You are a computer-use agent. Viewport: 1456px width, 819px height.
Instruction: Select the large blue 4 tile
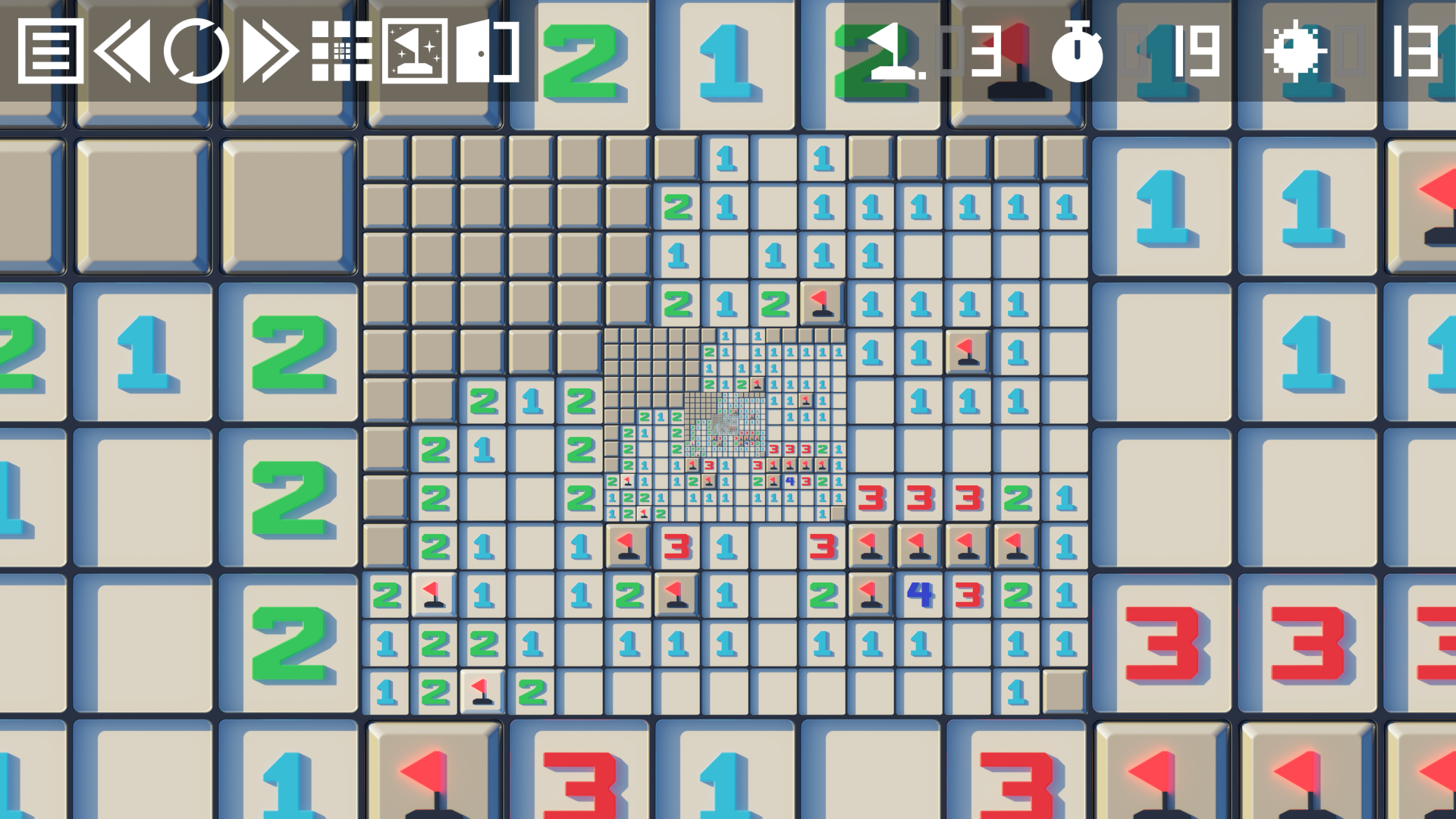pos(919,595)
